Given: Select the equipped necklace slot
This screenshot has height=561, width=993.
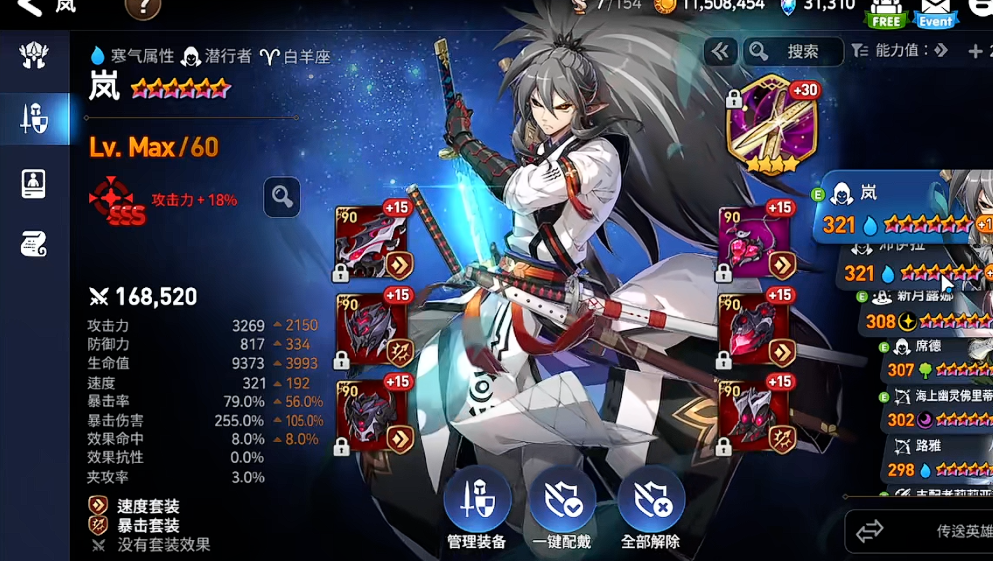Looking at the screenshot, I should [755, 243].
